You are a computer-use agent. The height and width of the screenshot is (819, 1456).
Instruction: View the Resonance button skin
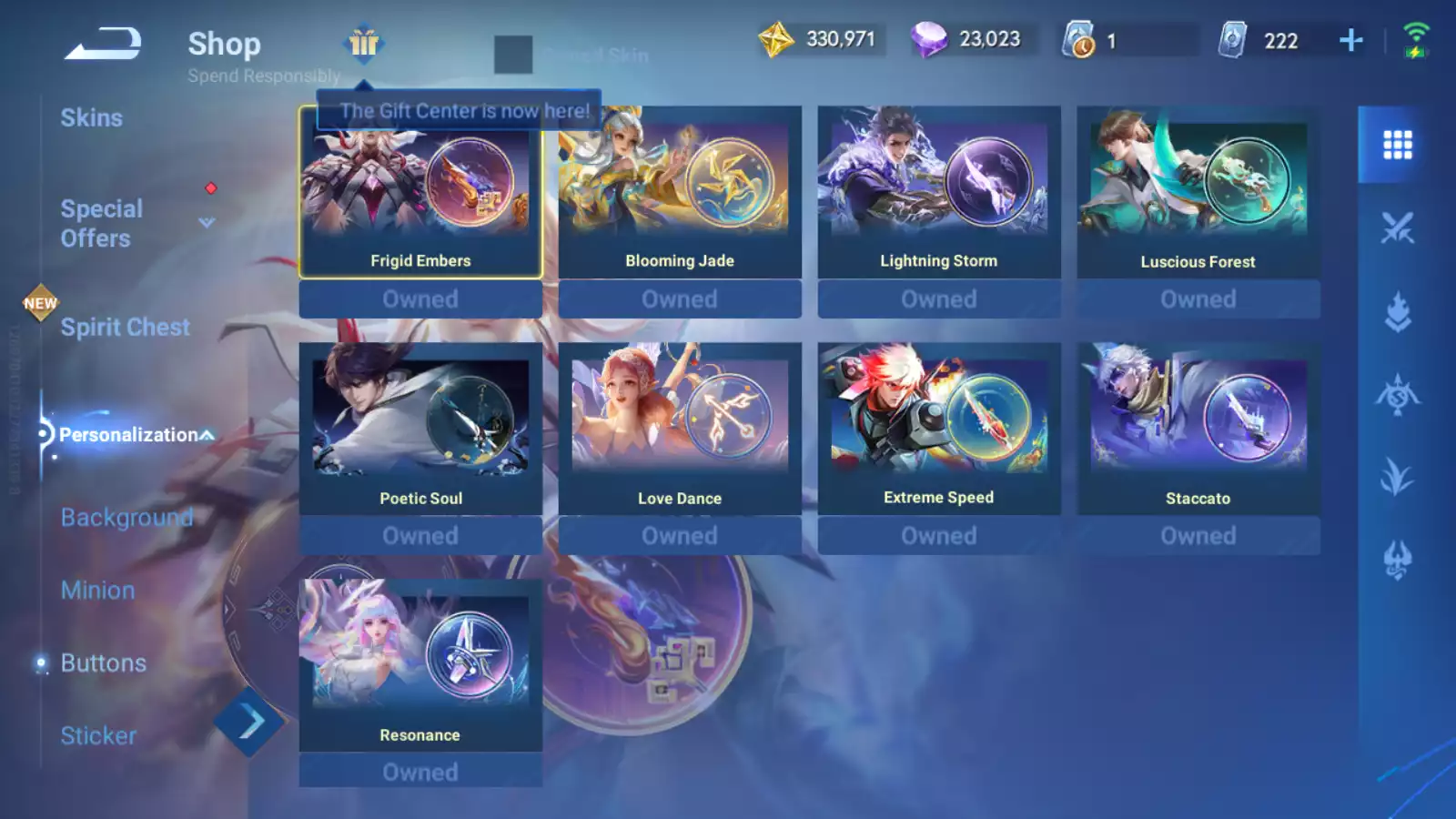(x=420, y=666)
